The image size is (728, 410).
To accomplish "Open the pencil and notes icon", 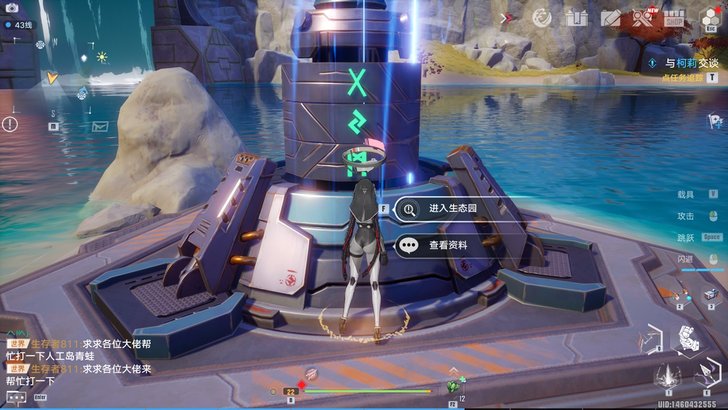I will tap(609, 18).
